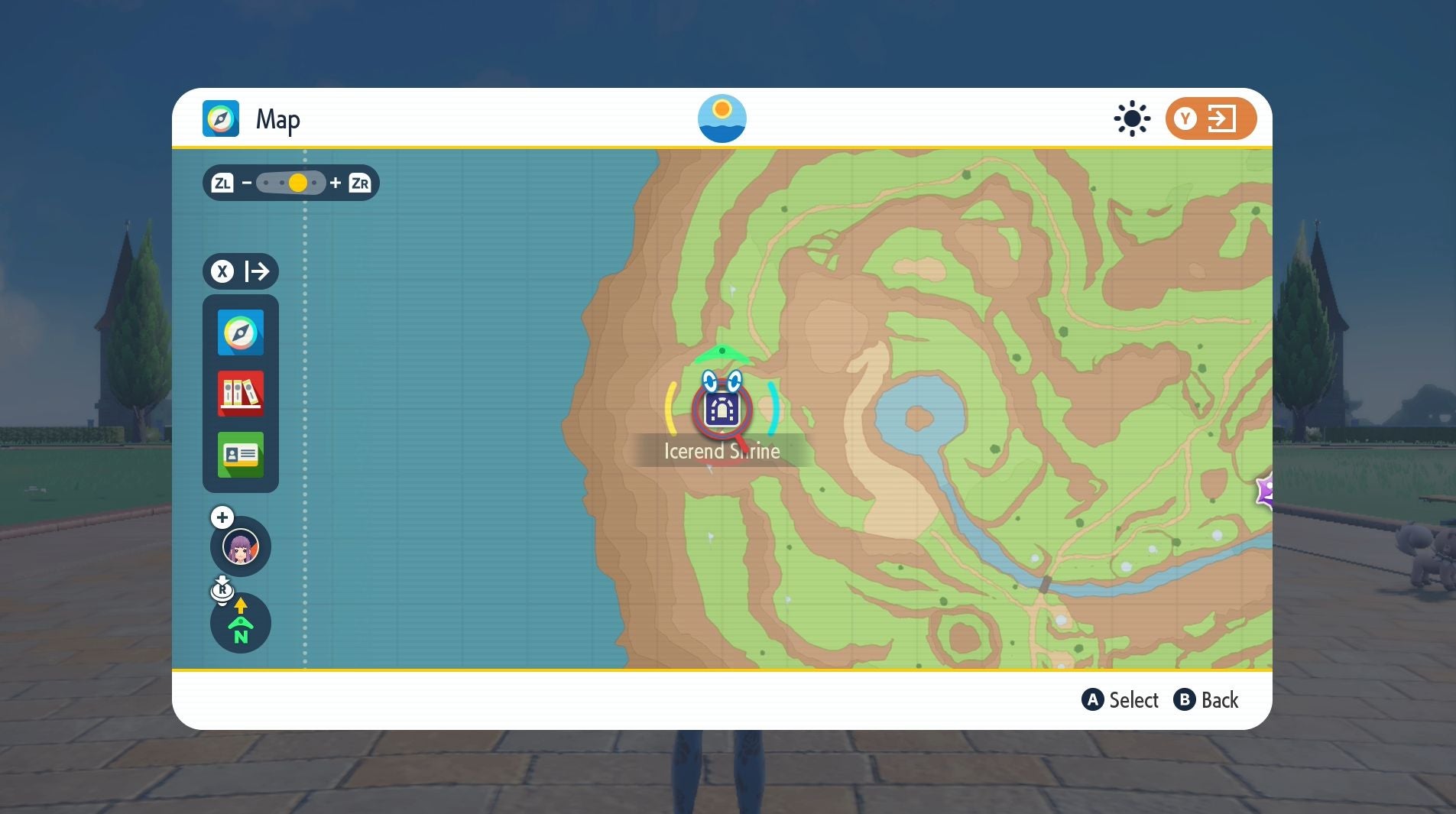1456x814 pixels.
Task: Click the player avatar portrait on the map panel
Action: point(241,546)
